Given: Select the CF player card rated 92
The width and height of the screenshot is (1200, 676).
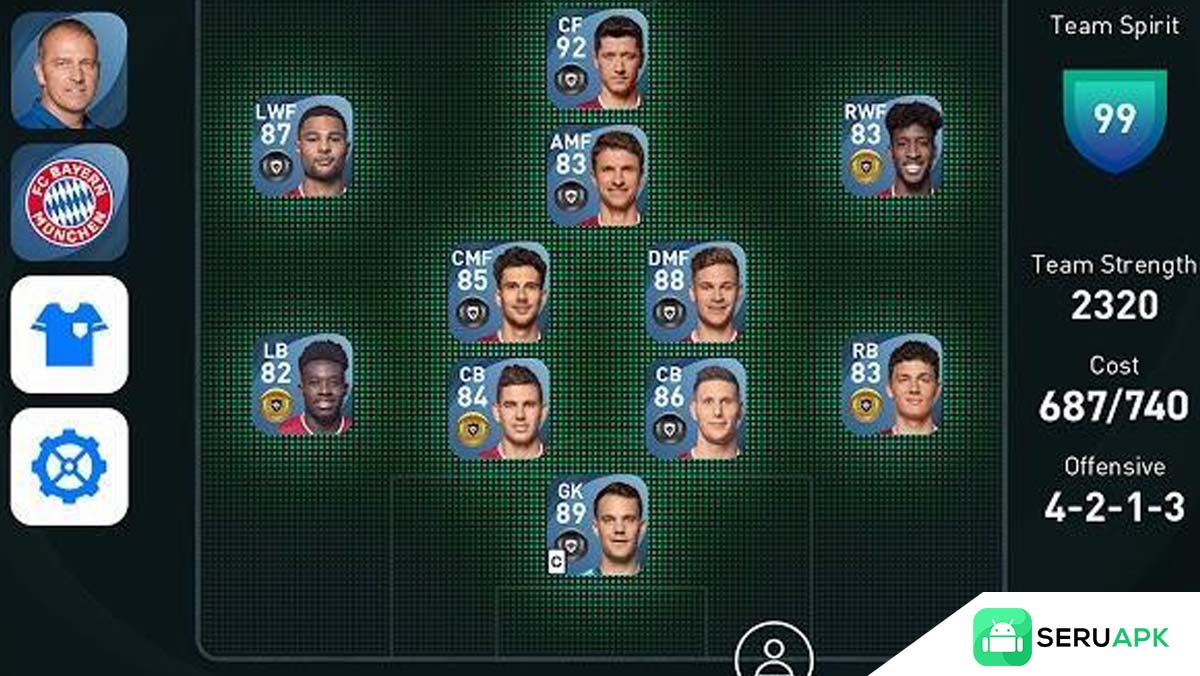Looking at the screenshot, I should tap(597, 59).
